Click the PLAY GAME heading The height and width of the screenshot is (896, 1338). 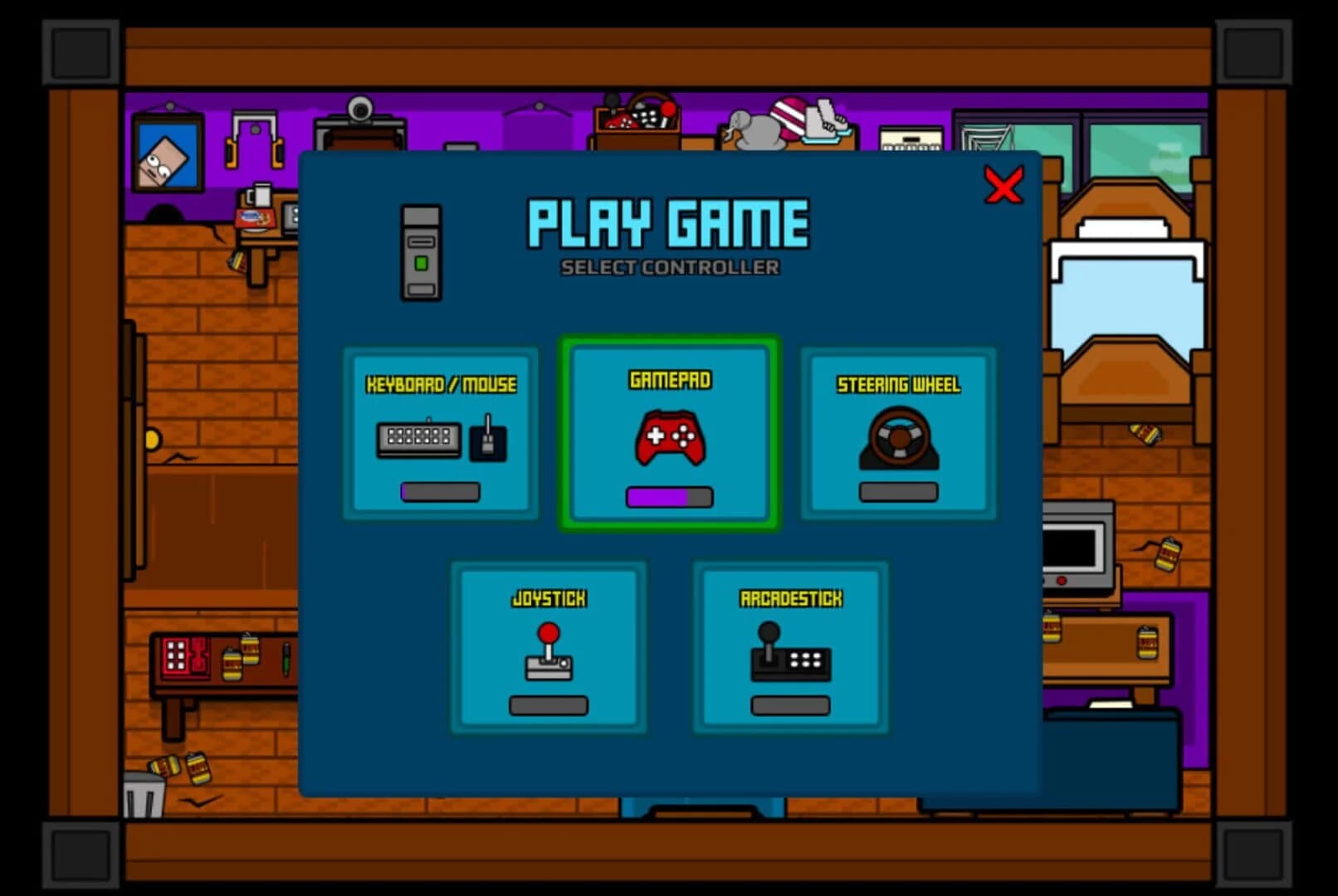[669, 224]
